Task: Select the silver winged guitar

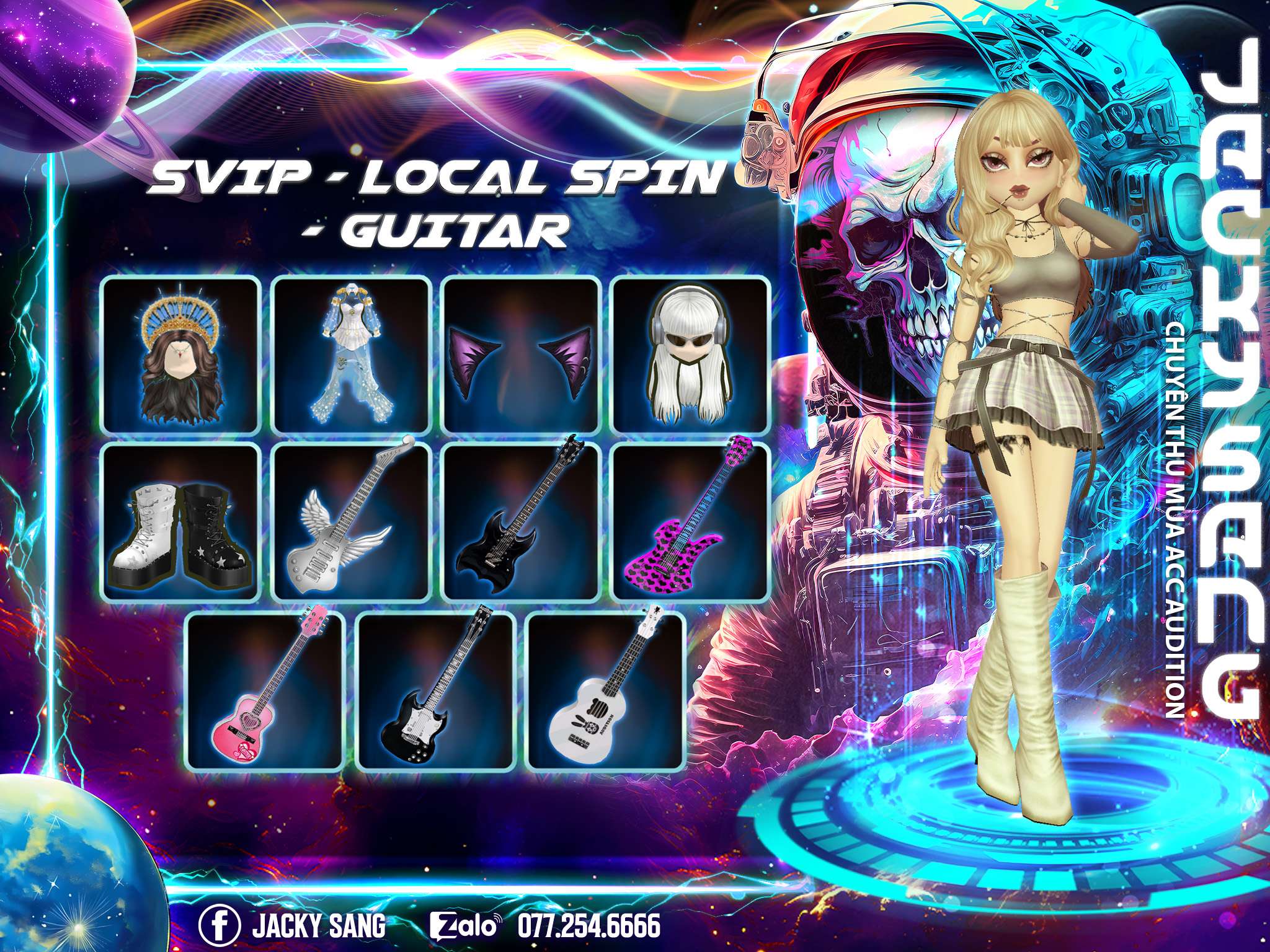Action: coord(352,521)
